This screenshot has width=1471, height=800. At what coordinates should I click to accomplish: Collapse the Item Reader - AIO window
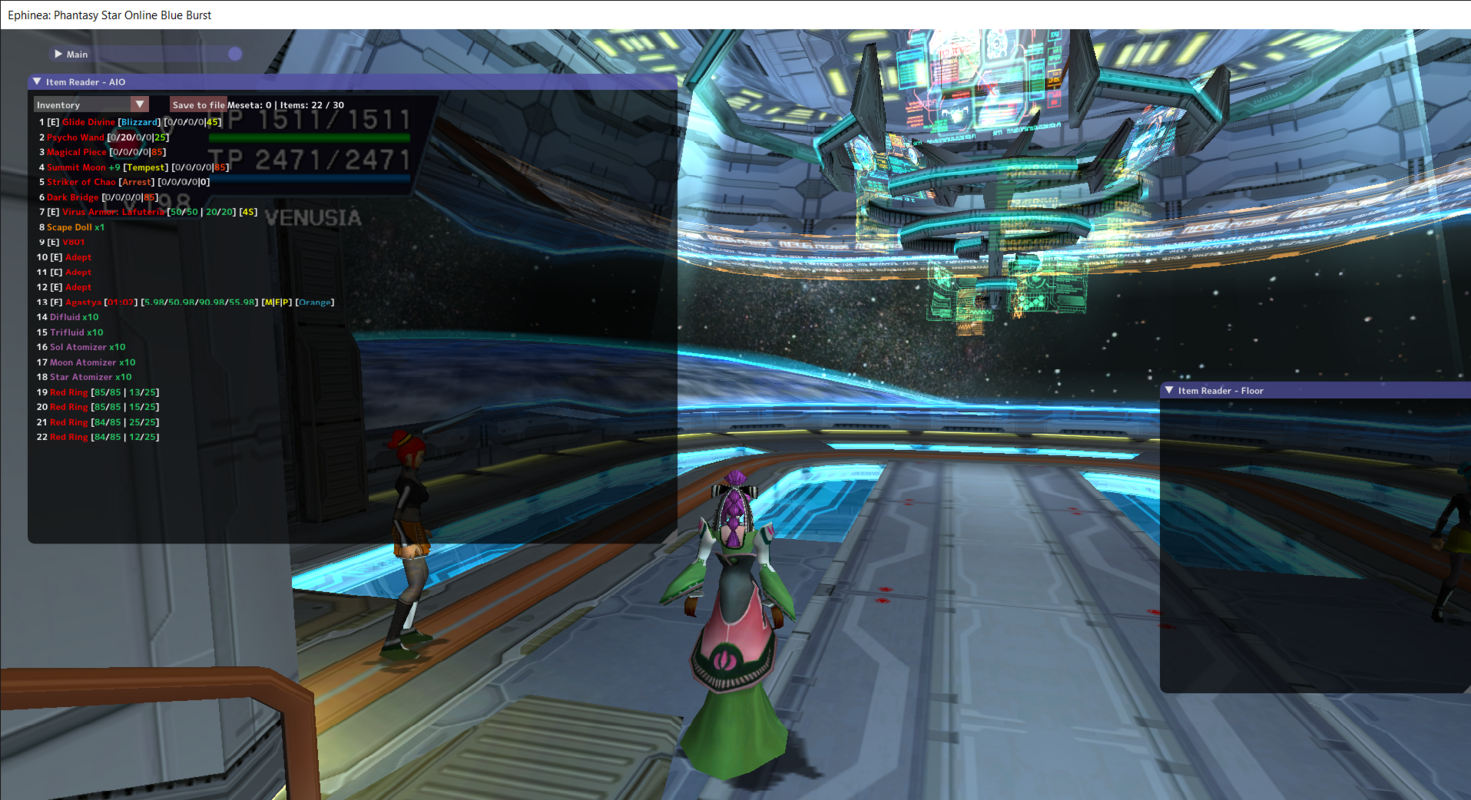pyautogui.click(x=37, y=82)
